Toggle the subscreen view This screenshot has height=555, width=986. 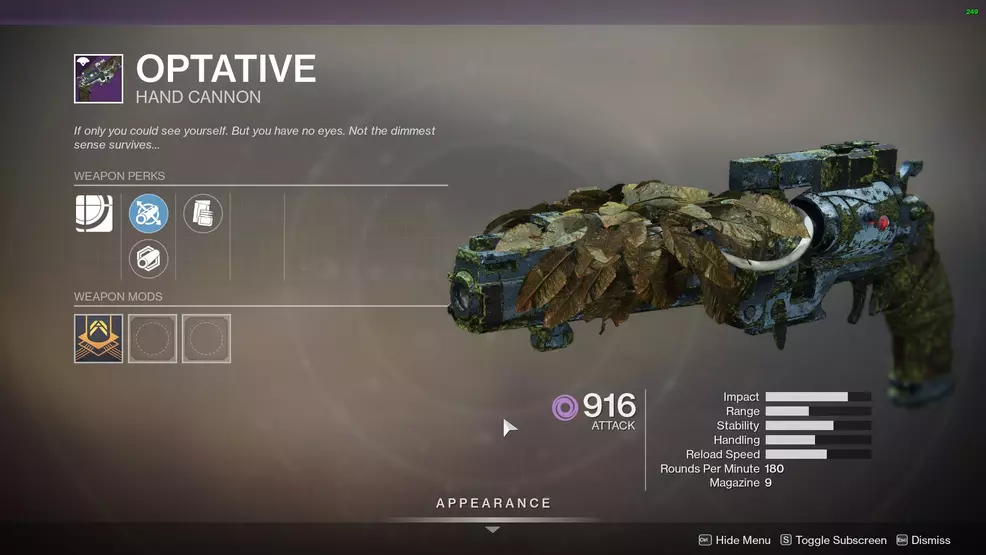point(833,540)
